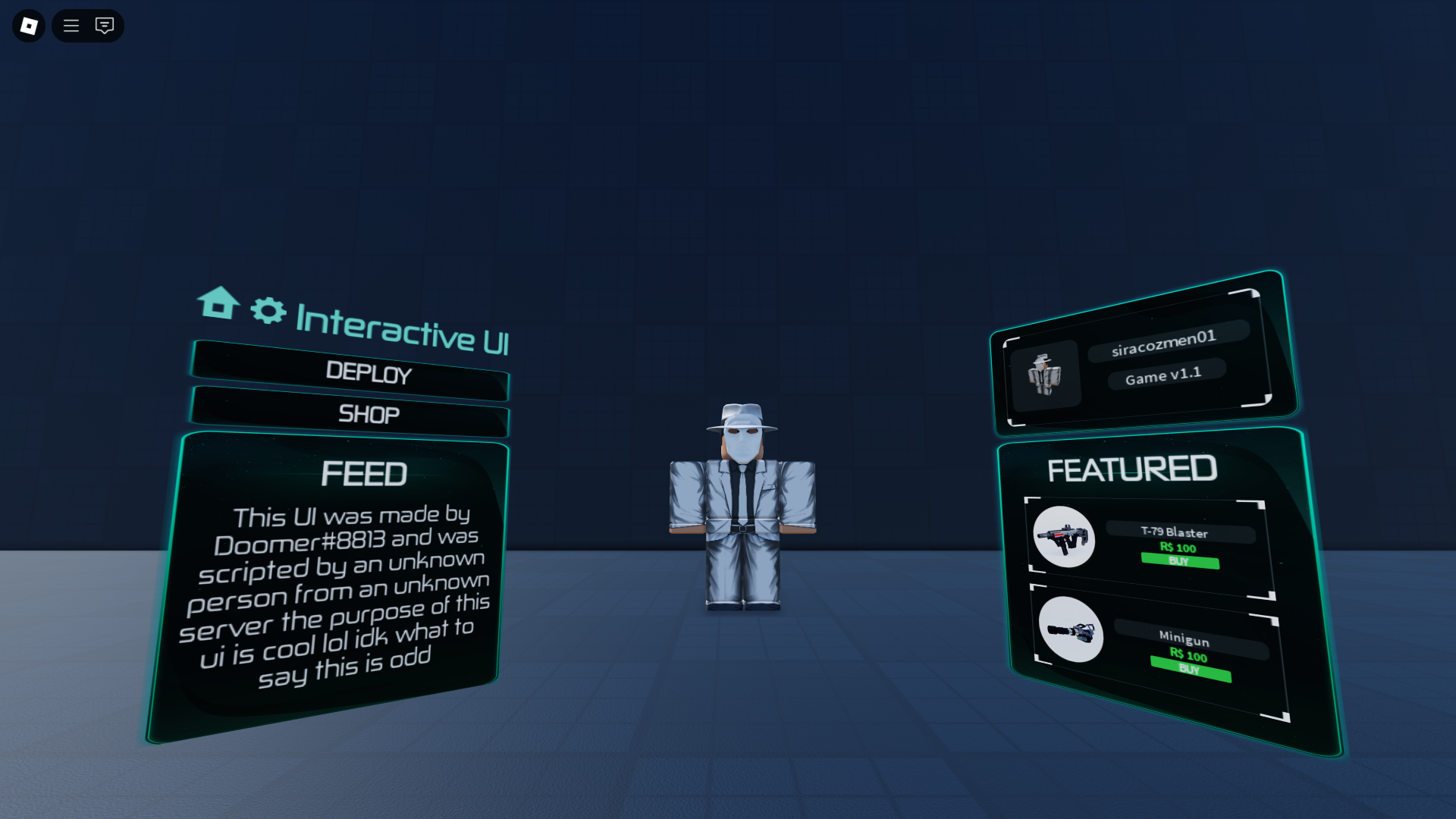This screenshot has height=819, width=1456.
Task: Click the T-79 Blaster R$ 100 price tag
Action: 1179,547
